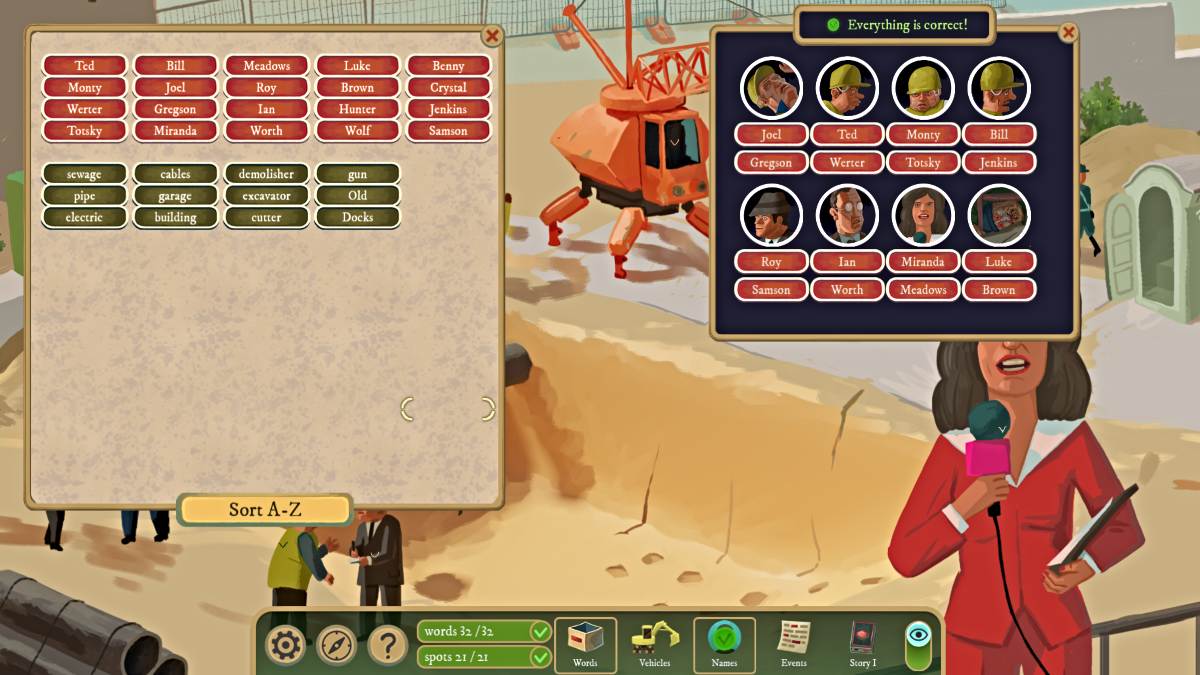Switch to the Words tab
The height and width of the screenshot is (675, 1200).
coord(585,644)
